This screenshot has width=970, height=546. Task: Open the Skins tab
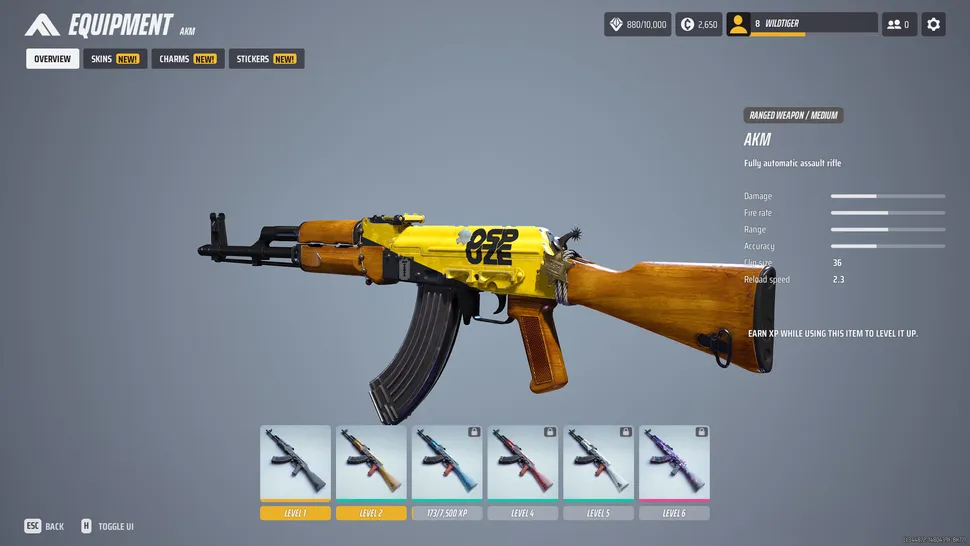[115, 59]
